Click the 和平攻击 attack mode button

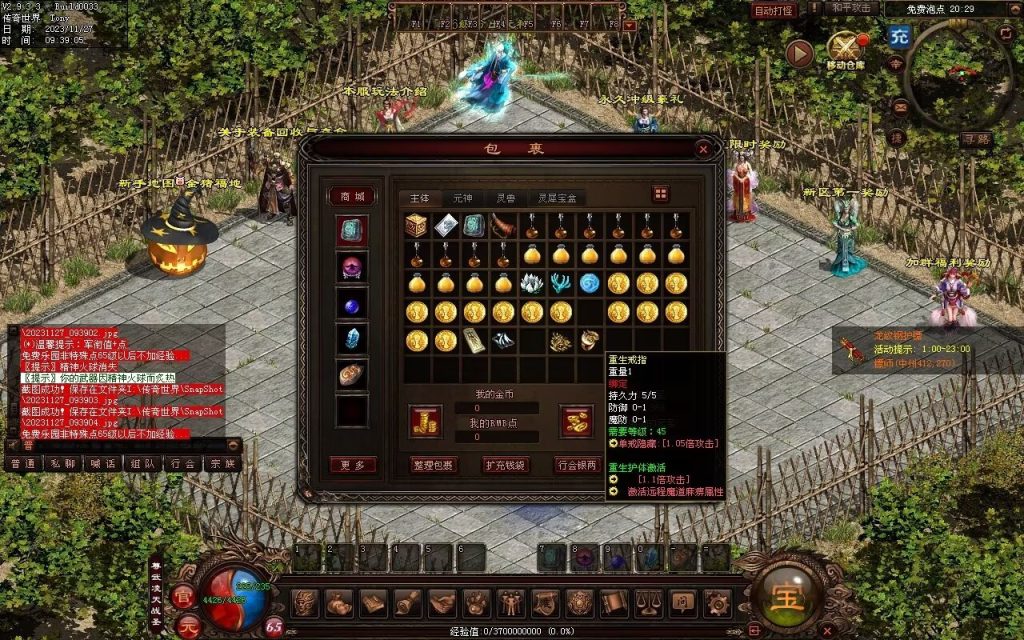pos(853,8)
